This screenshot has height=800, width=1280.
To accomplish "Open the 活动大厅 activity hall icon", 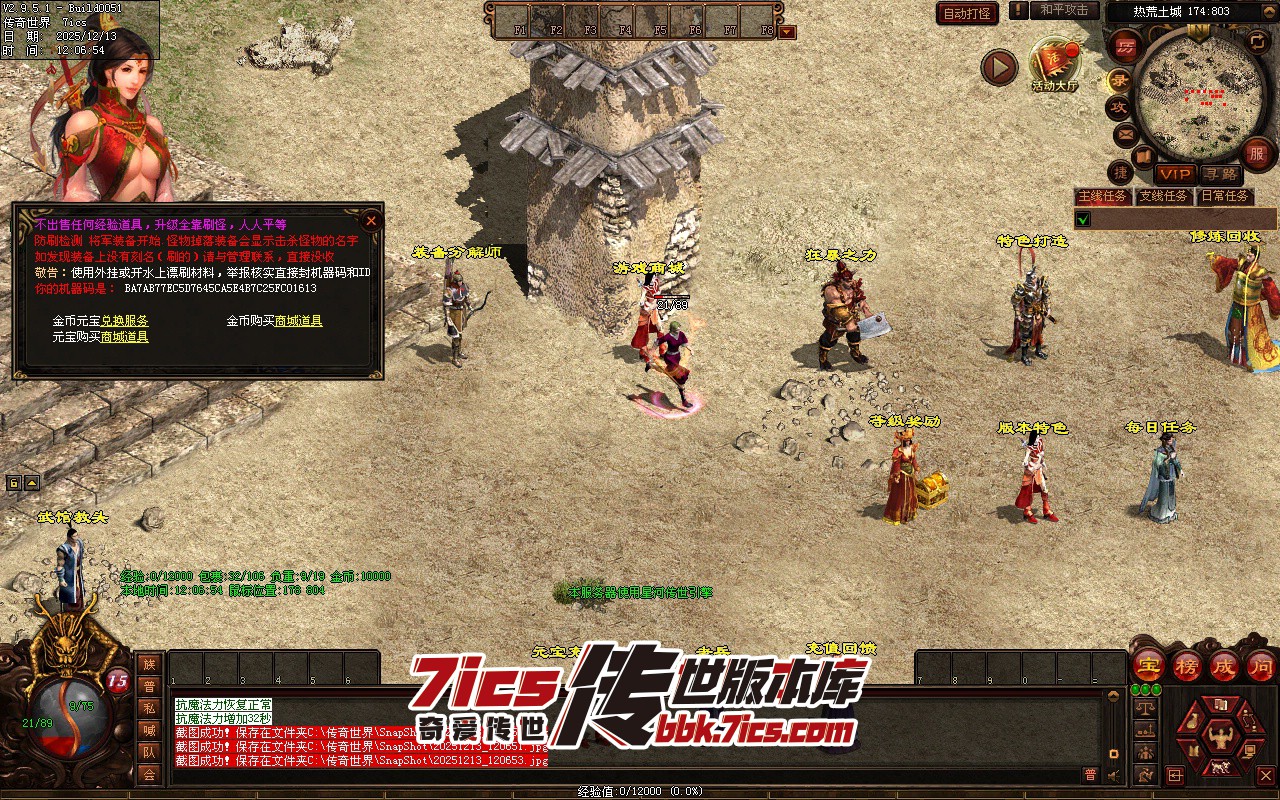I will pos(1055,63).
